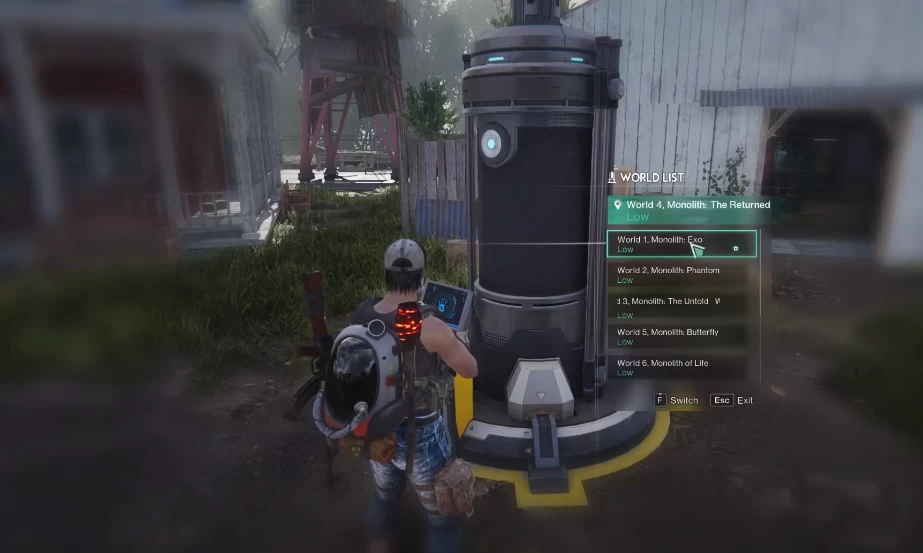
Task: Select World 1, Monolith: Exo
Action: 680,244
